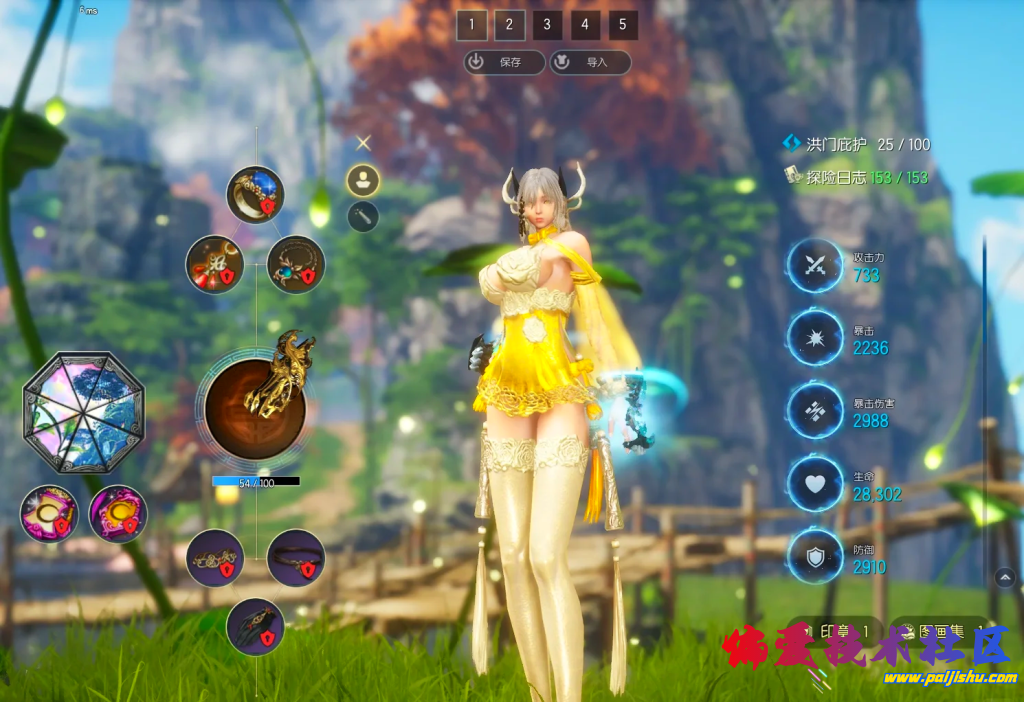The width and height of the screenshot is (1024, 702).
Task: Select the gold chain bracelet slot
Action: [214, 558]
